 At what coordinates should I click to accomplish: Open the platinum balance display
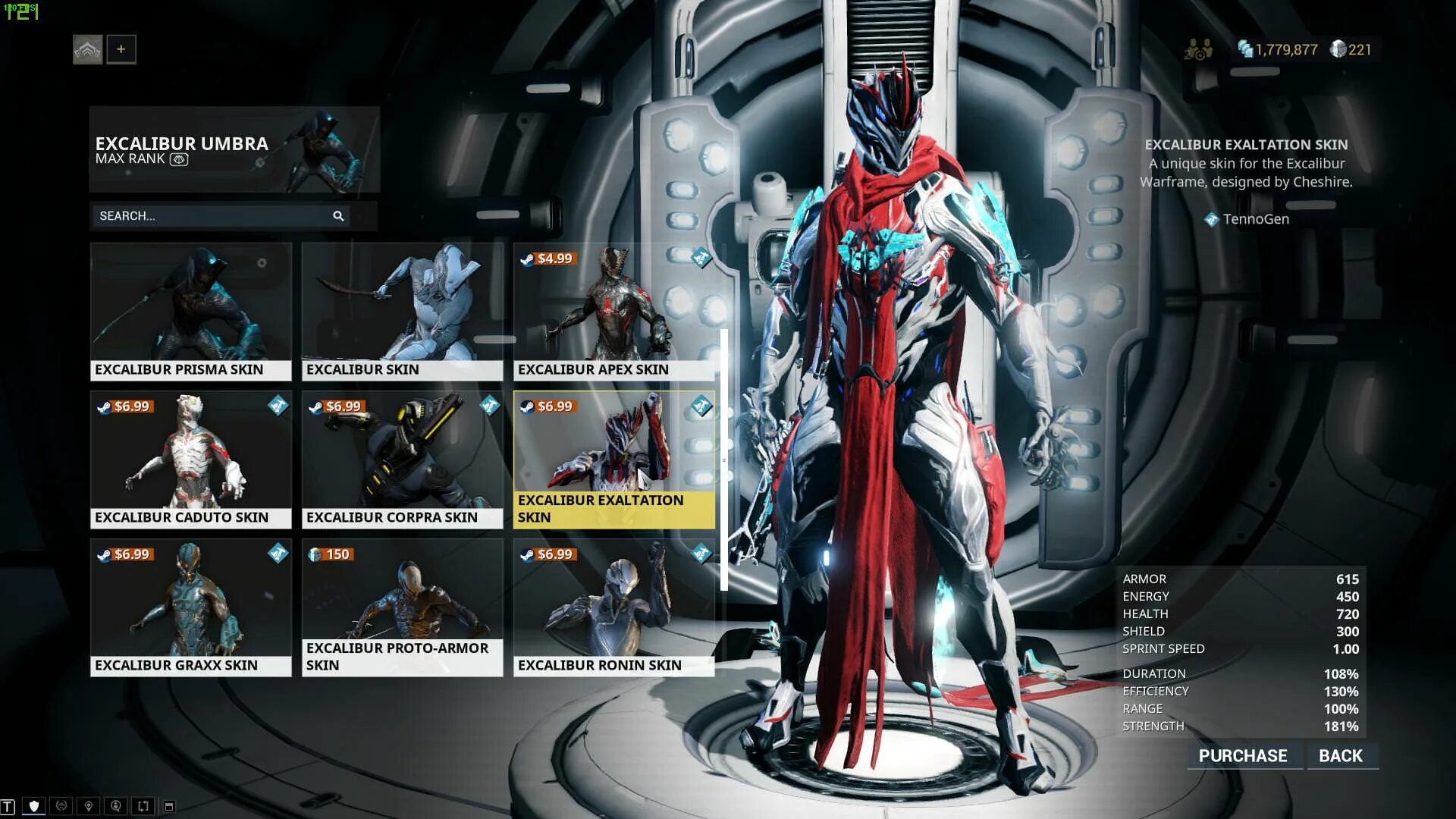pos(1351,50)
